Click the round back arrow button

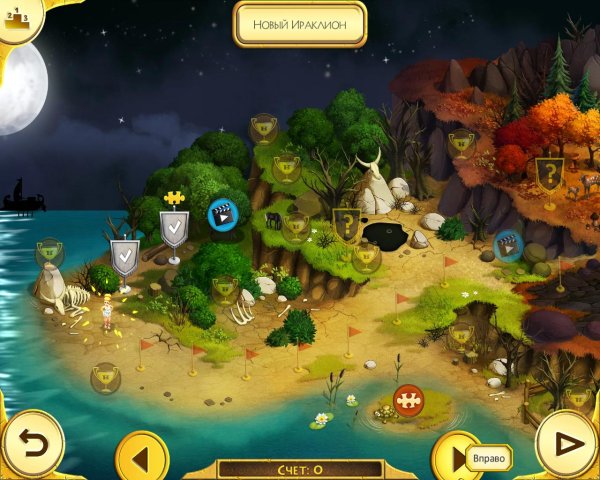coord(31,443)
